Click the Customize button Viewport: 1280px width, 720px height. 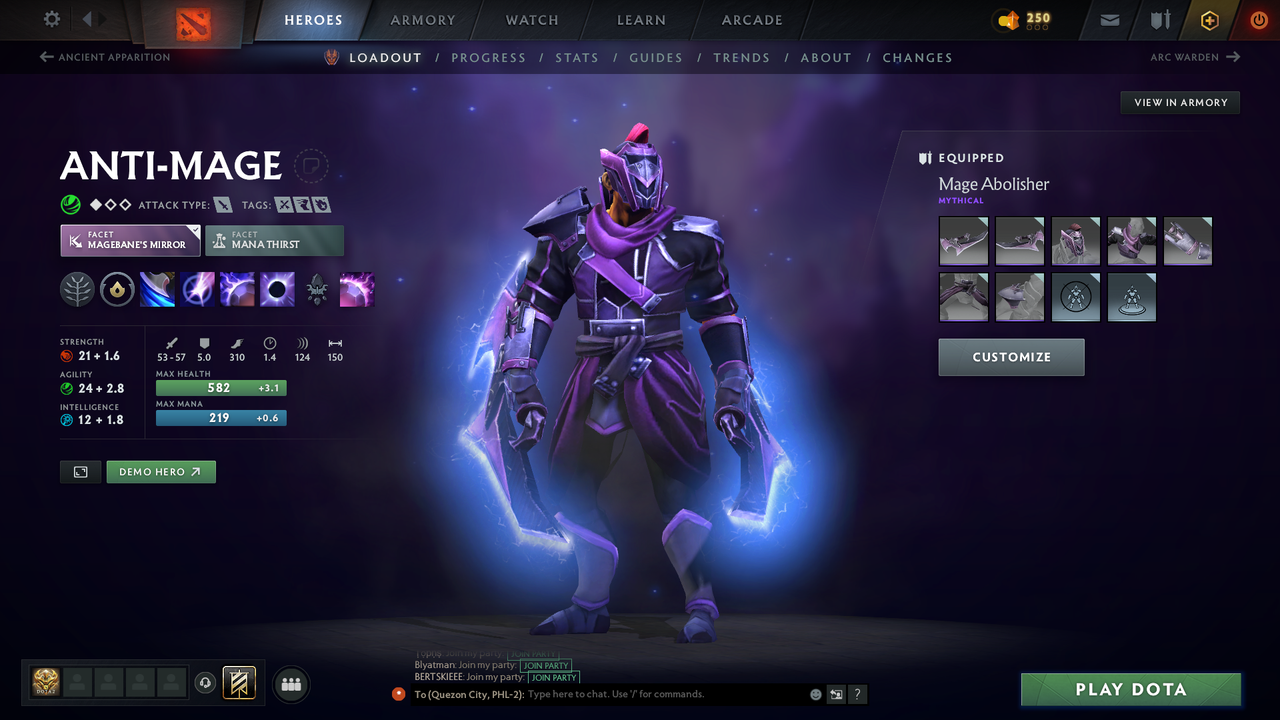(1011, 357)
